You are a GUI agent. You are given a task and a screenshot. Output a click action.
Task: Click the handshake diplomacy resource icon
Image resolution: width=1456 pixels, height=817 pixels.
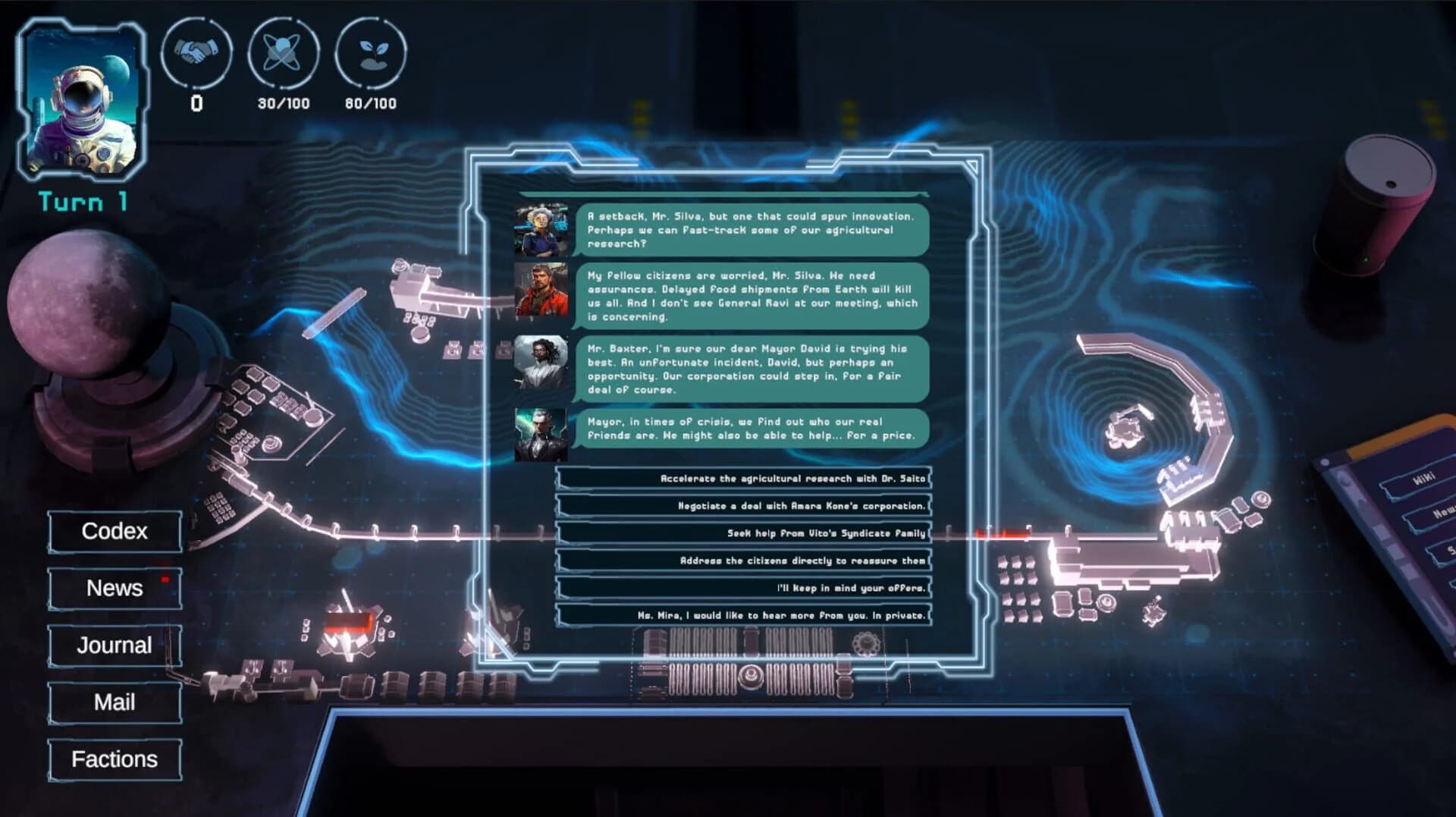tap(198, 55)
